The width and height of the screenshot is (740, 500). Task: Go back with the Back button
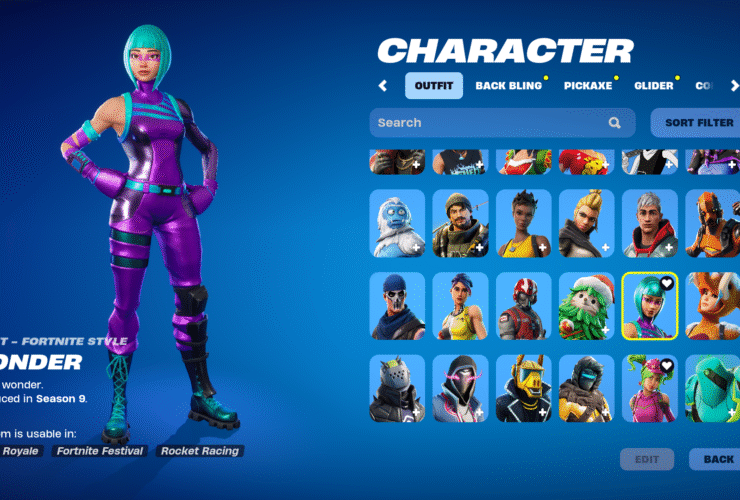(717, 459)
